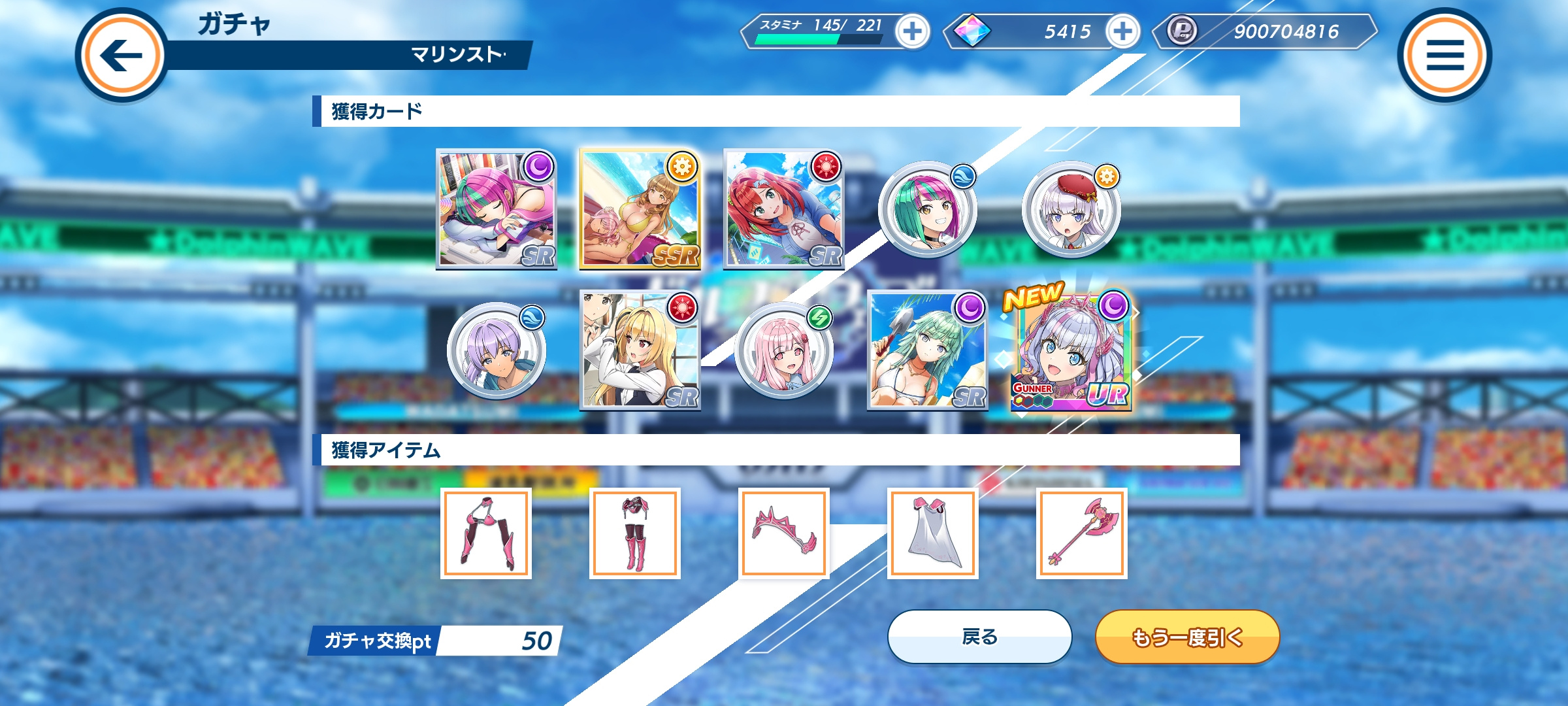Pull again with もう一度引く button
The width and height of the screenshot is (1568, 706).
pos(1187,637)
